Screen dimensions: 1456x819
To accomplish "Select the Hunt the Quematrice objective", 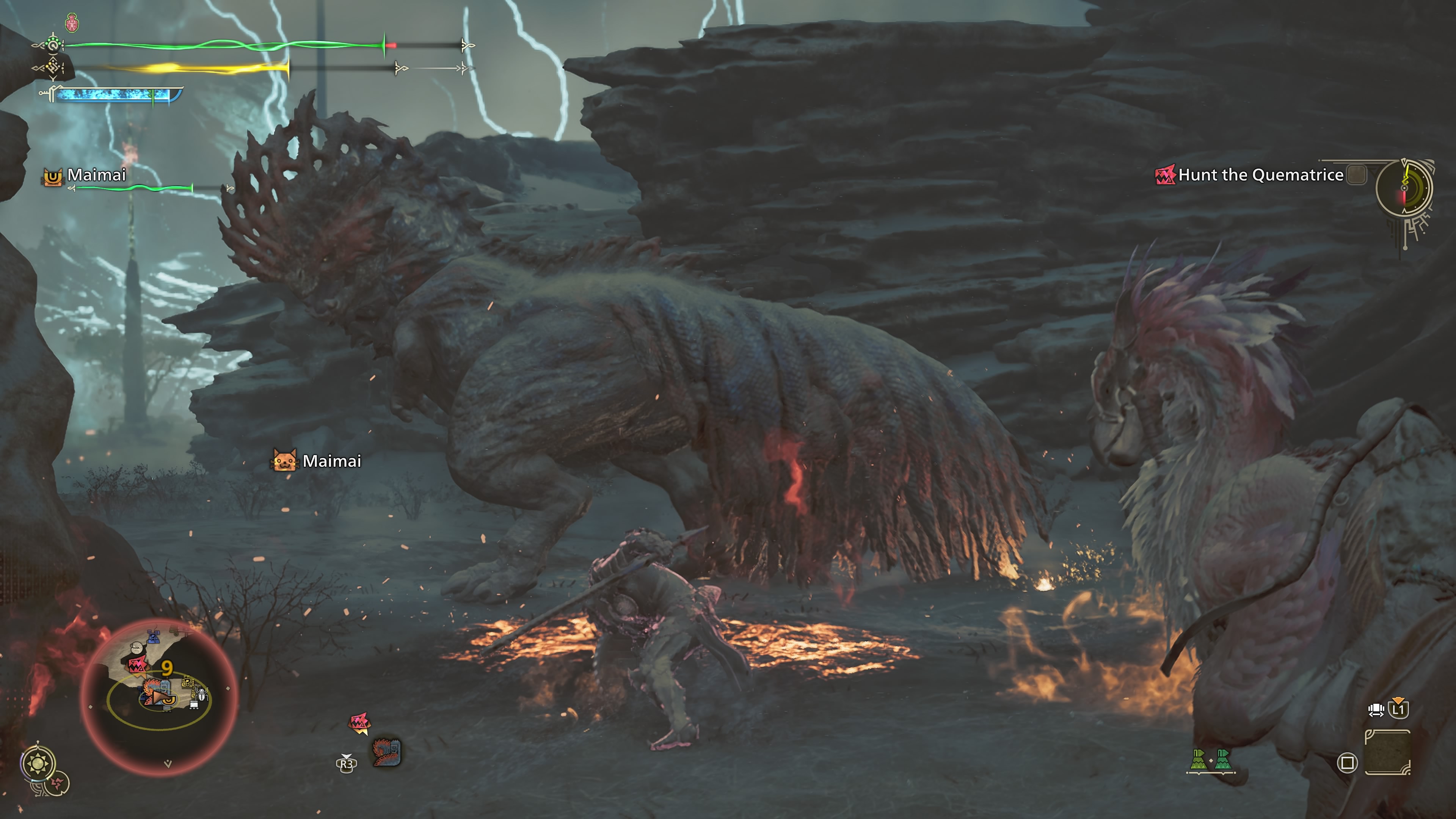I will point(1260,175).
